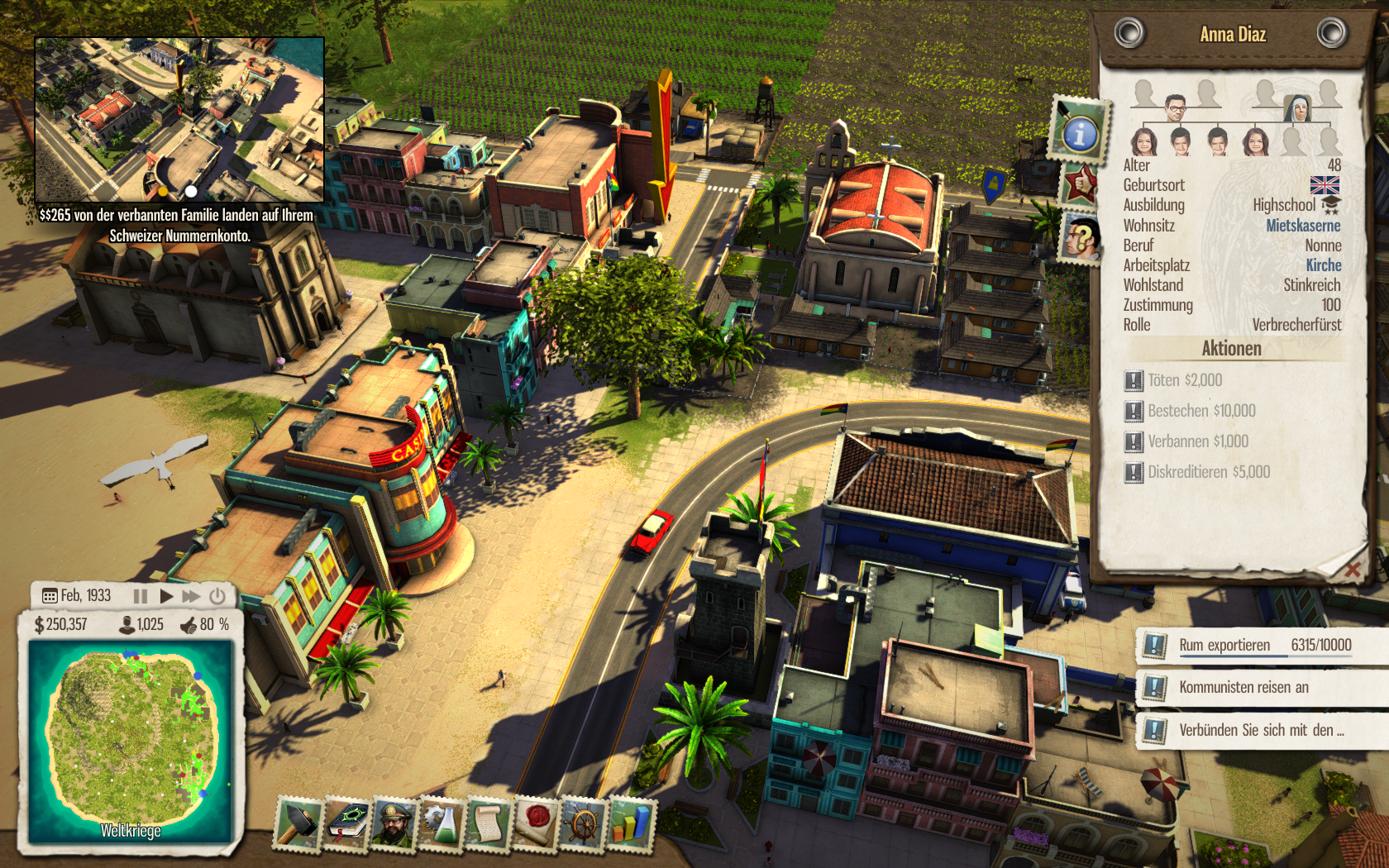Open the thoughts tab with question-mark head
Screen dimensions: 1389x868
point(1079,240)
